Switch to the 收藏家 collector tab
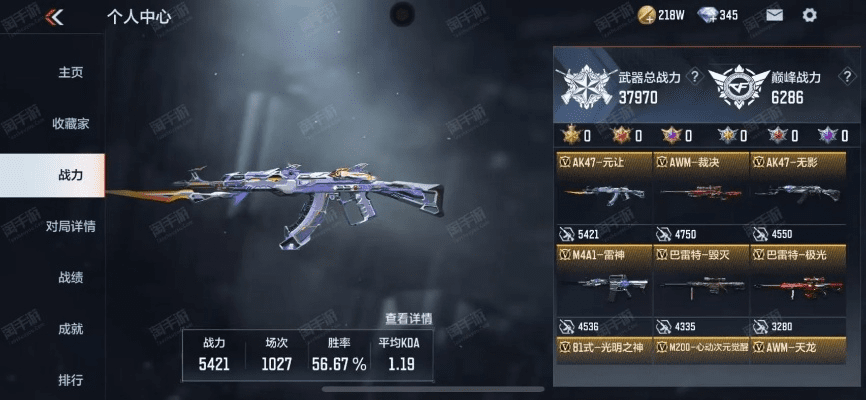The width and height of the screenshot is (866, 400). click(x=70, y=123)
